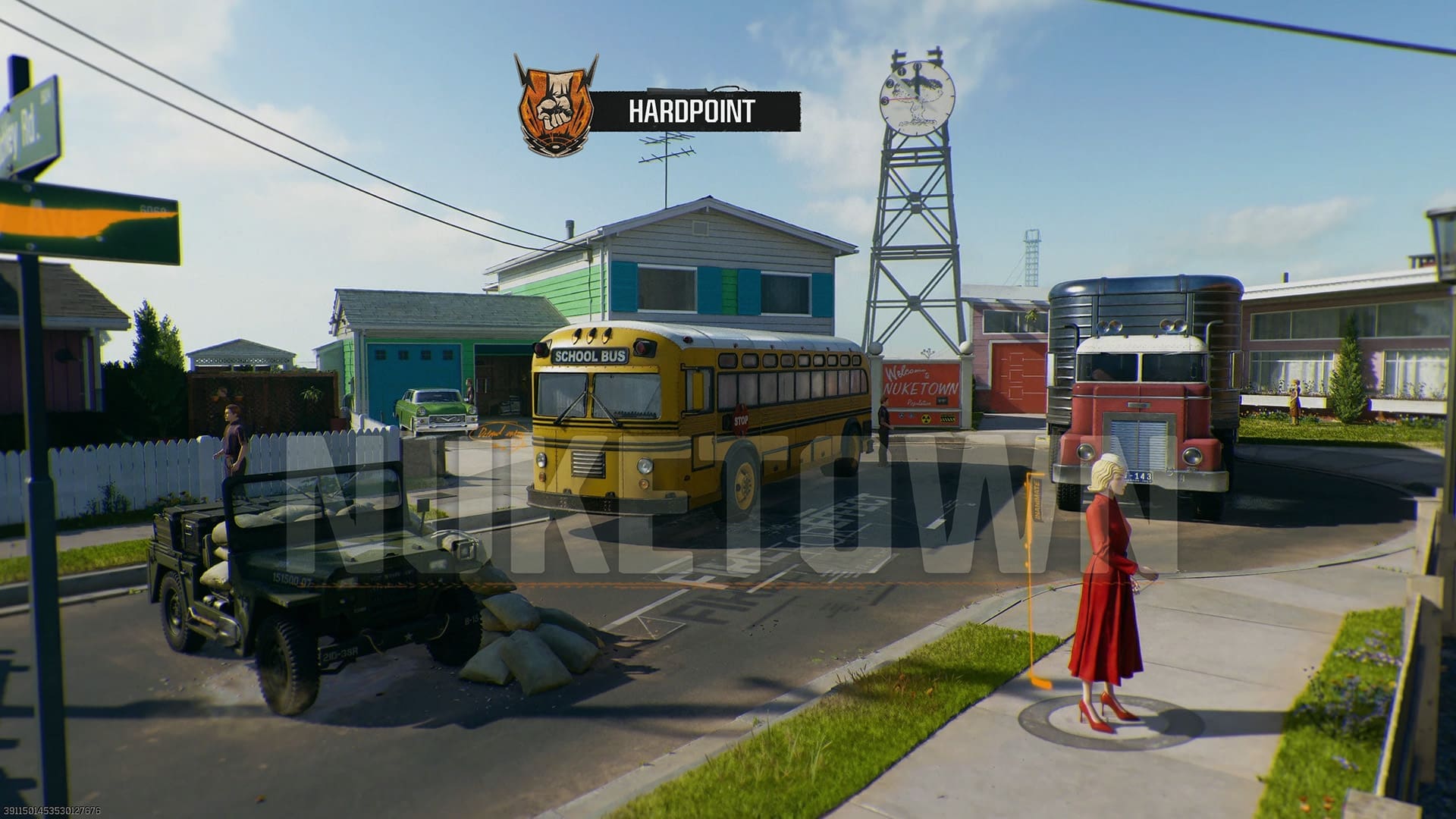This screenshot has height=819, width=1456.
Task: Click the STOP sign on the school bus
Action: tap(741, 419)
